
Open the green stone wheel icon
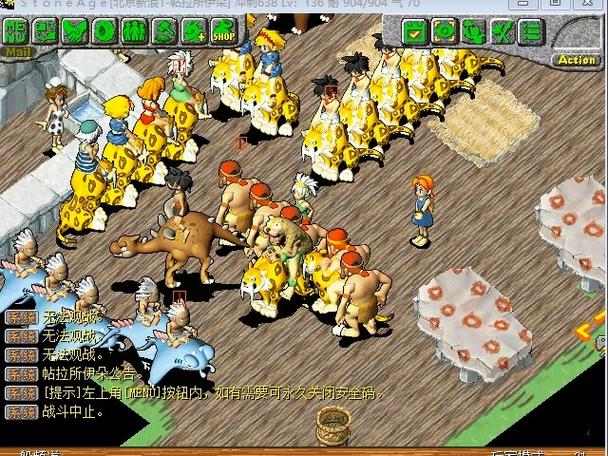104,32
